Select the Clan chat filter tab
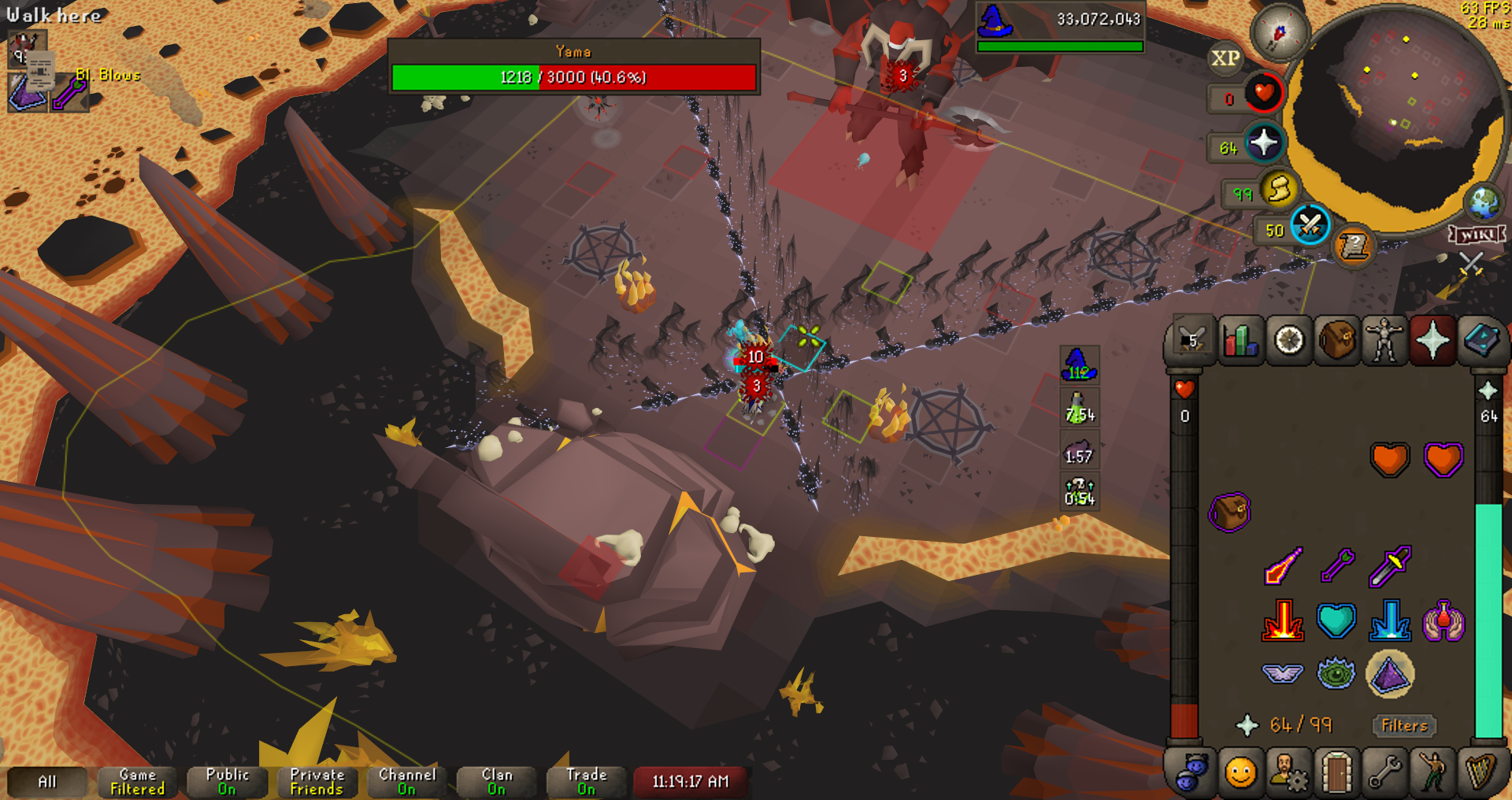Viewport: 1512px width, 800px height. click(496, 781)
